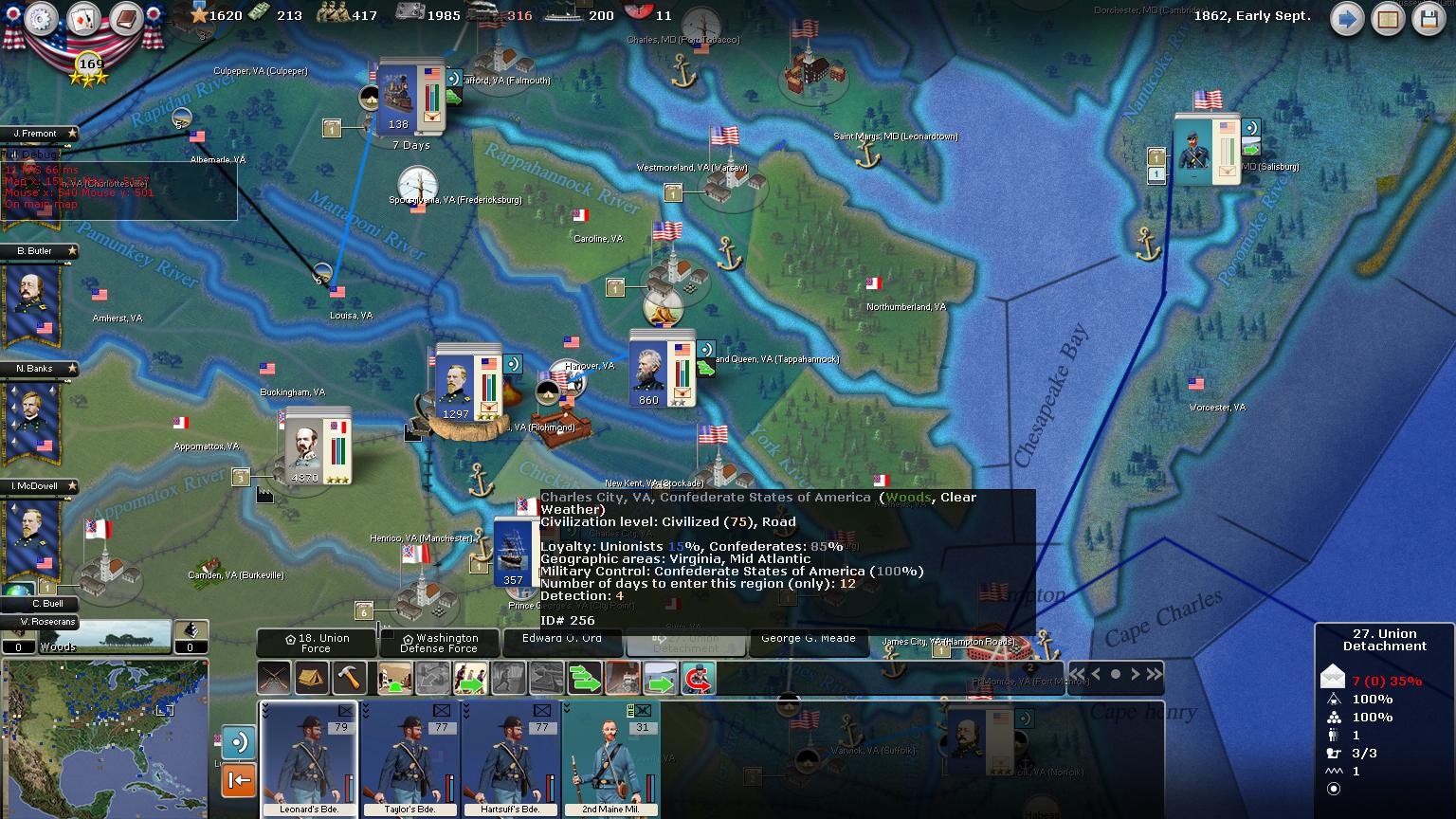End the turn with the arrow button
This screenshot has height=819, width=1456.
point(1346,20)
